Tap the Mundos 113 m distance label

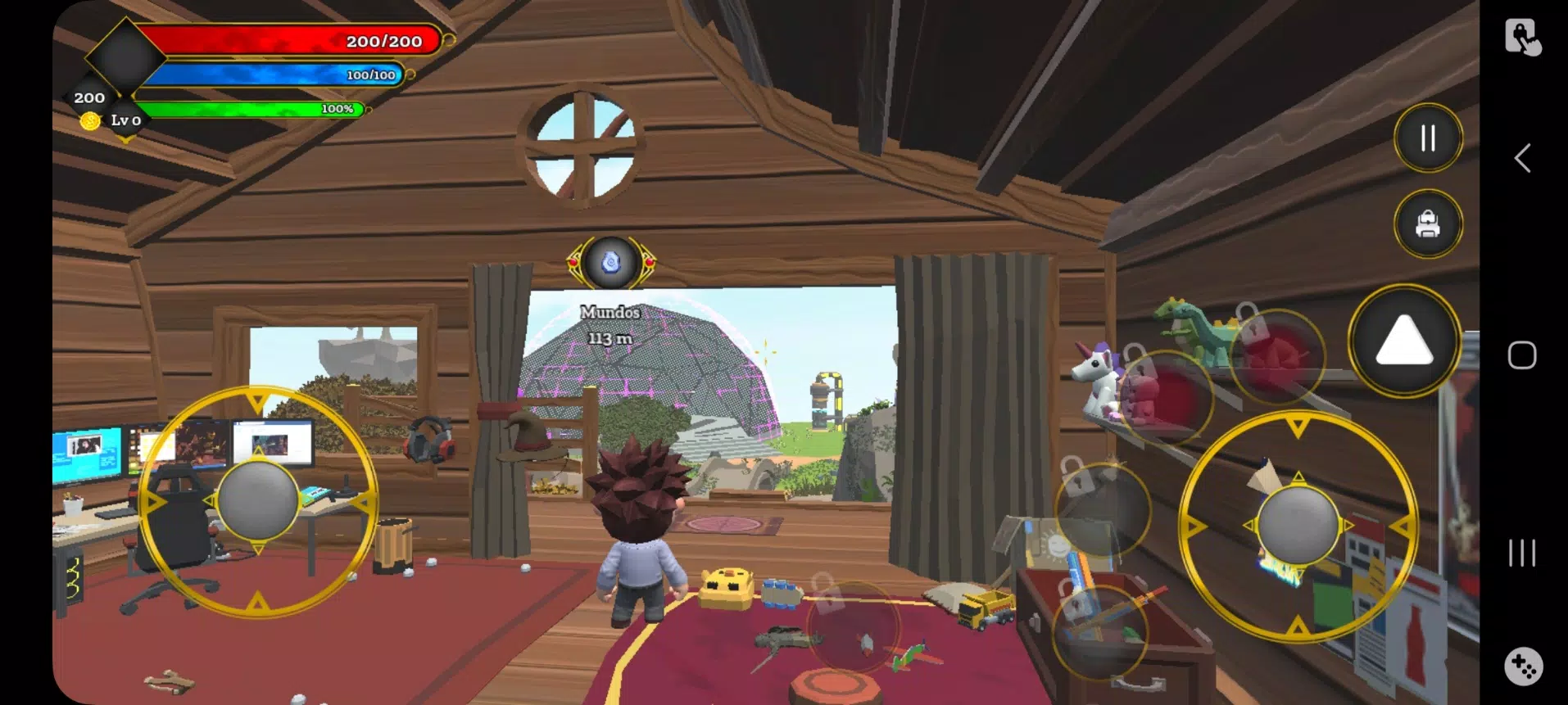[x=610, y=324]
